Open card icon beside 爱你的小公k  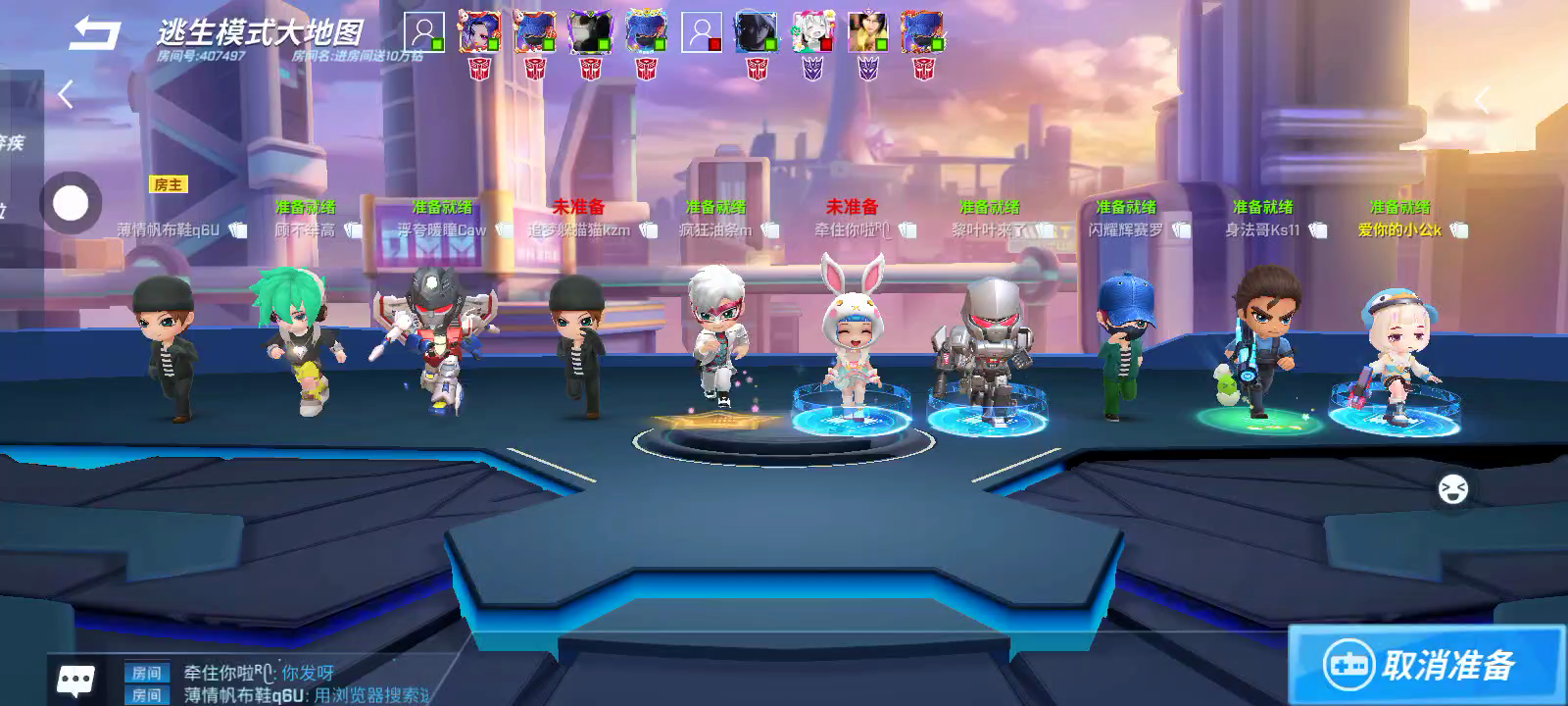pos(1458,230)
